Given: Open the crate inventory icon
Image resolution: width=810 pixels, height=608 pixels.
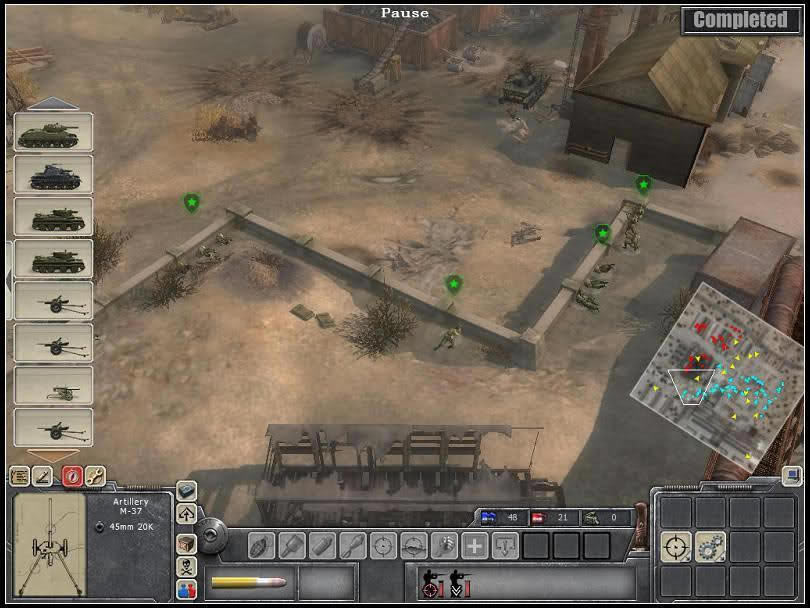Looking at the screenshot, I should click(x=187, y=541).
